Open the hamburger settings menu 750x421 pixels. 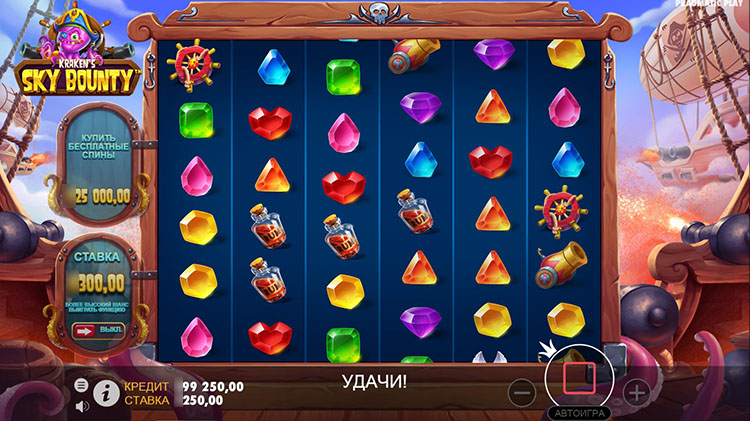(x=81, y=385)
